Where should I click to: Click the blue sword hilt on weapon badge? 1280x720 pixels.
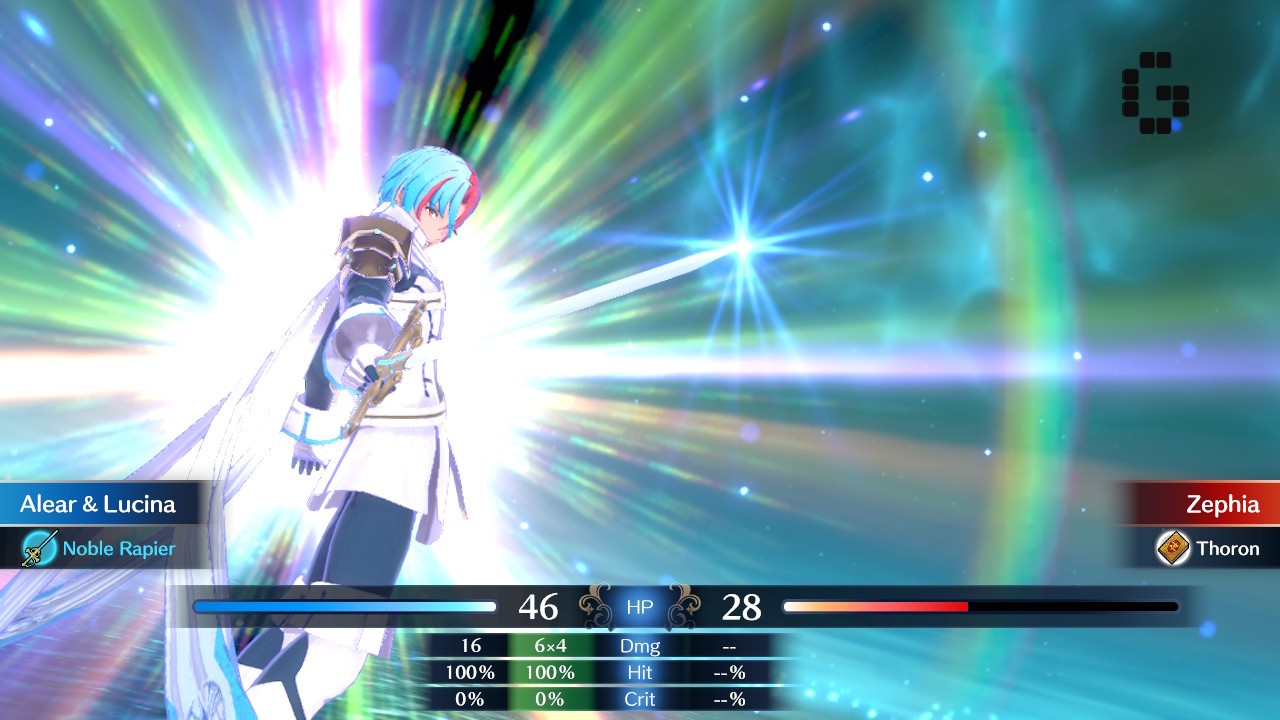pyautogui.click(x=39, y=548)
